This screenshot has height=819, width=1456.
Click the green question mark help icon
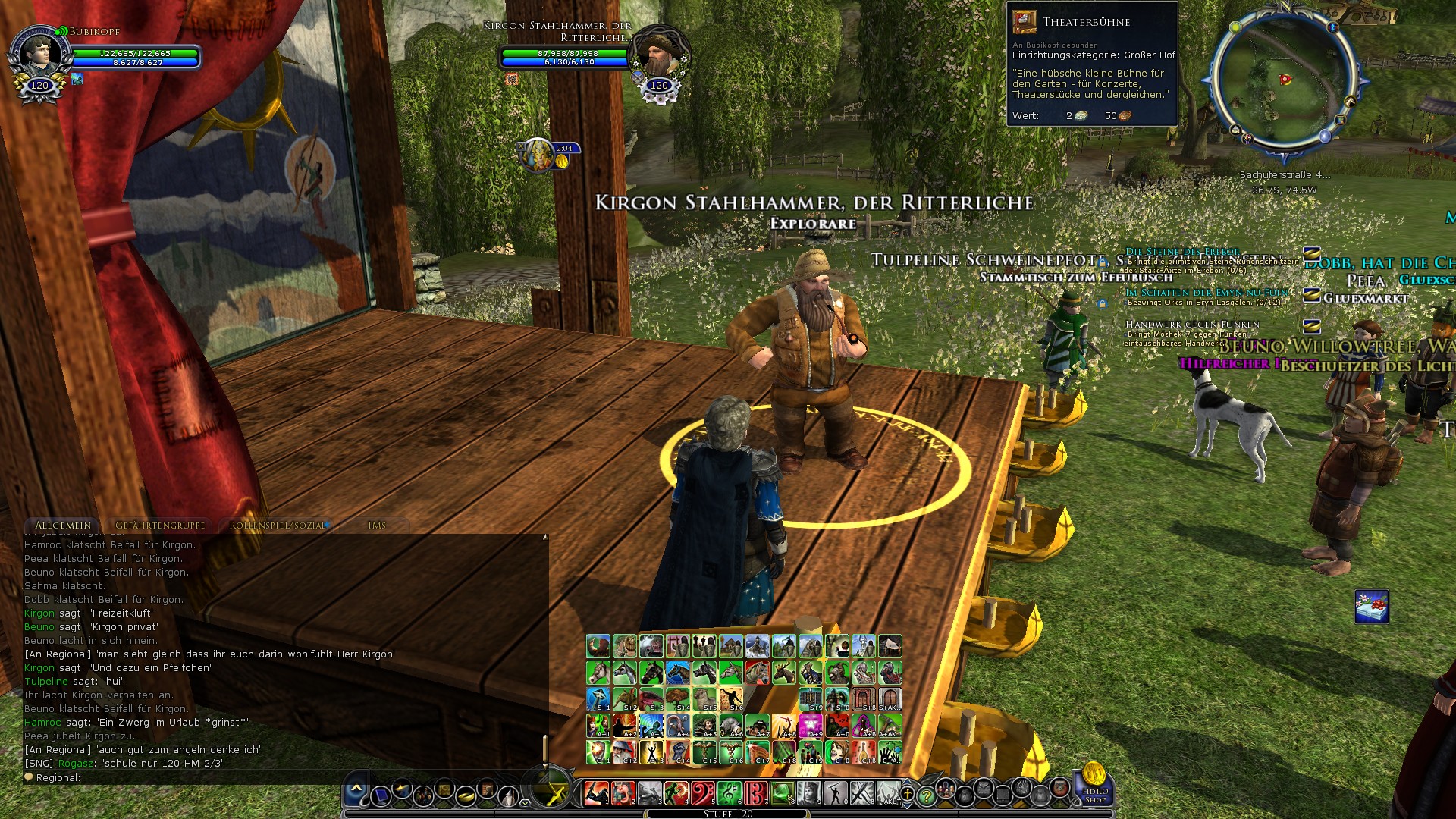(927, 794)
